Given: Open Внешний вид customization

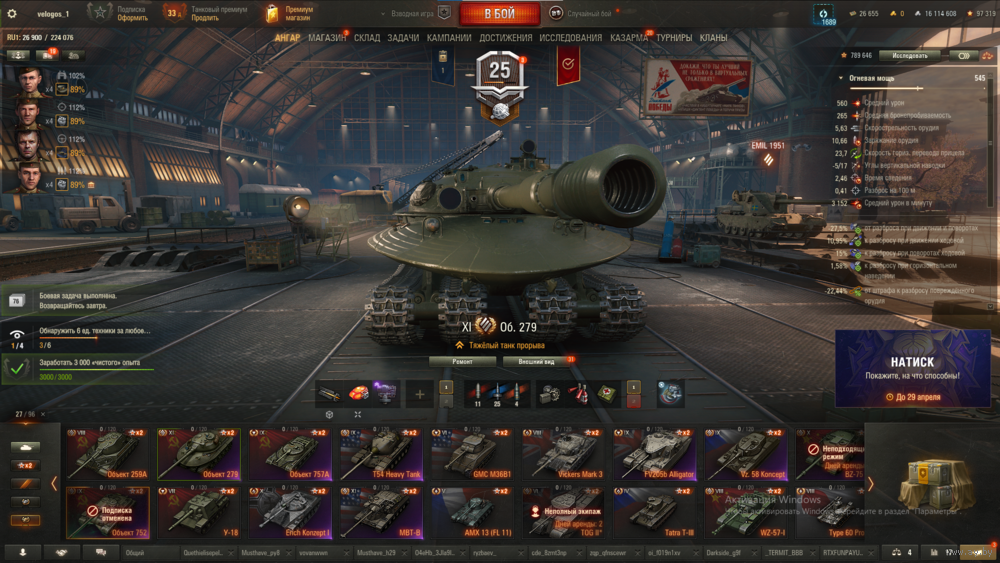Looking at the screenshot, I should pyautogui.click(x=536, y=361).
